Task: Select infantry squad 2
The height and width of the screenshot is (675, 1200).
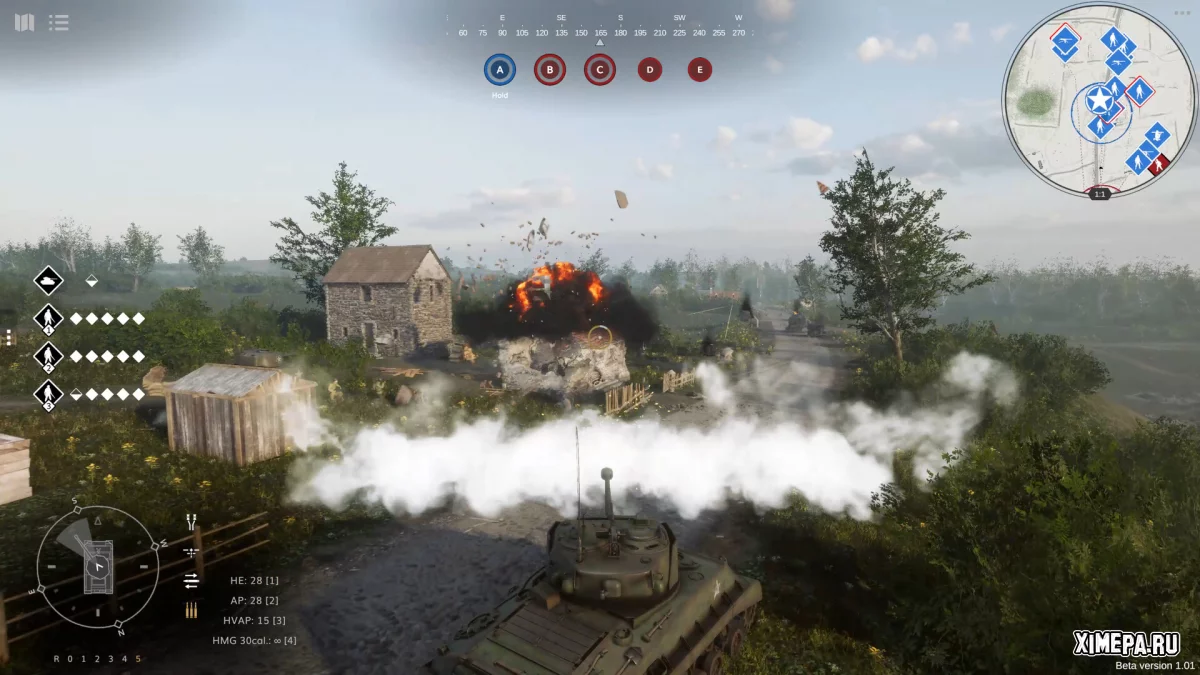Action: [48, 356]
